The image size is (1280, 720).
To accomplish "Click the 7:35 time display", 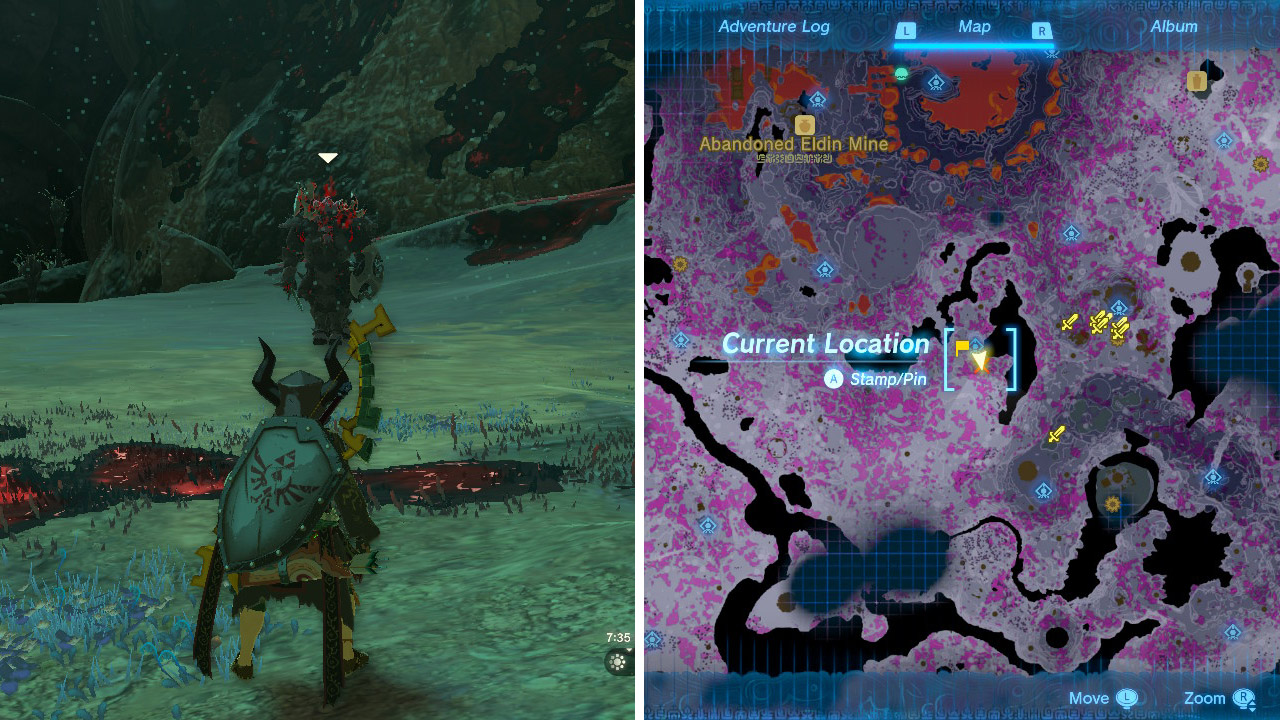I will (x=618, y=637).
